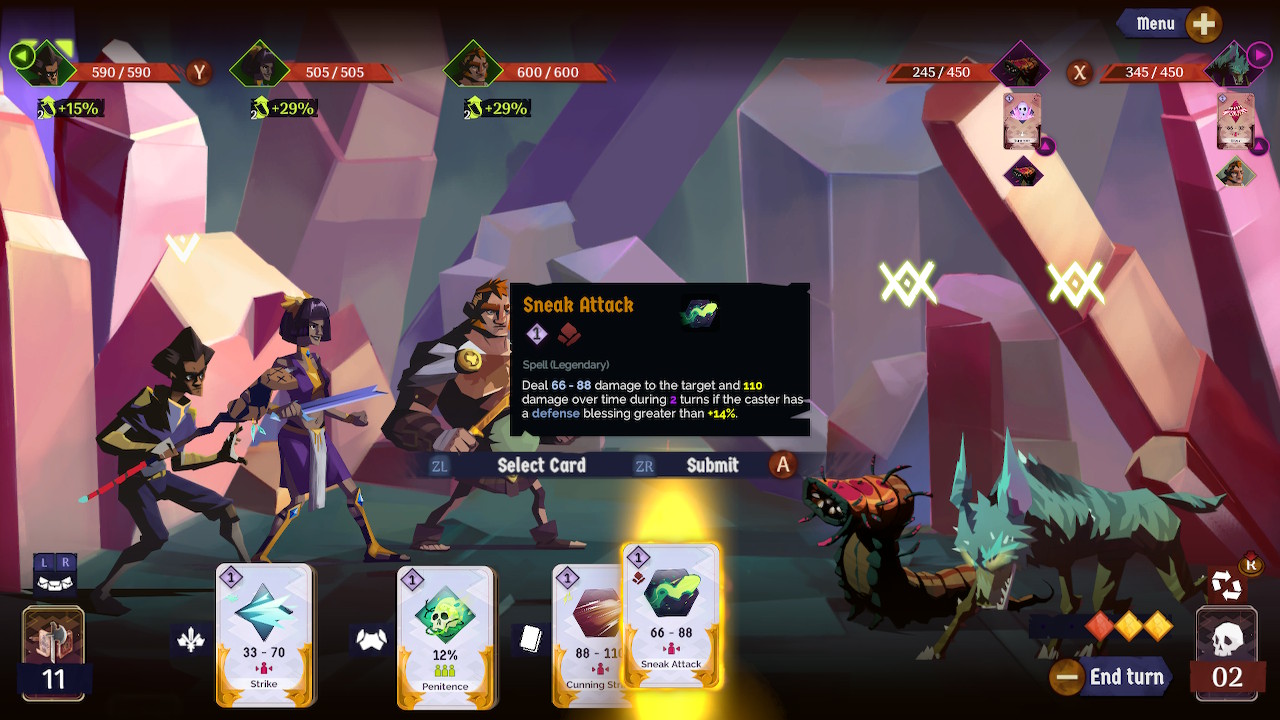Expand the purple arrow beside the right enemy intent card
This screenshot has width=1280, height=720.
tap(1258, 145)
